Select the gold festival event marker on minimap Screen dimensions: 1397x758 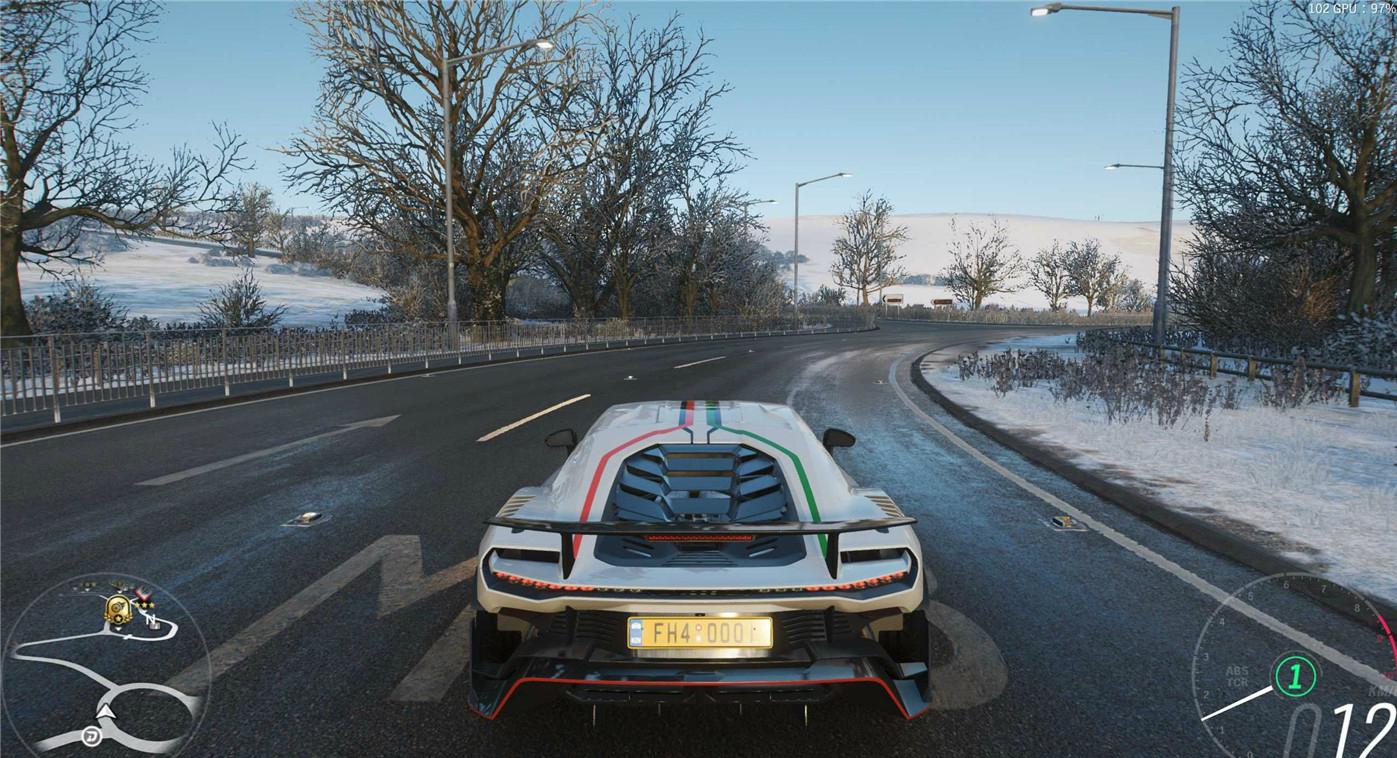pos(118,607)
